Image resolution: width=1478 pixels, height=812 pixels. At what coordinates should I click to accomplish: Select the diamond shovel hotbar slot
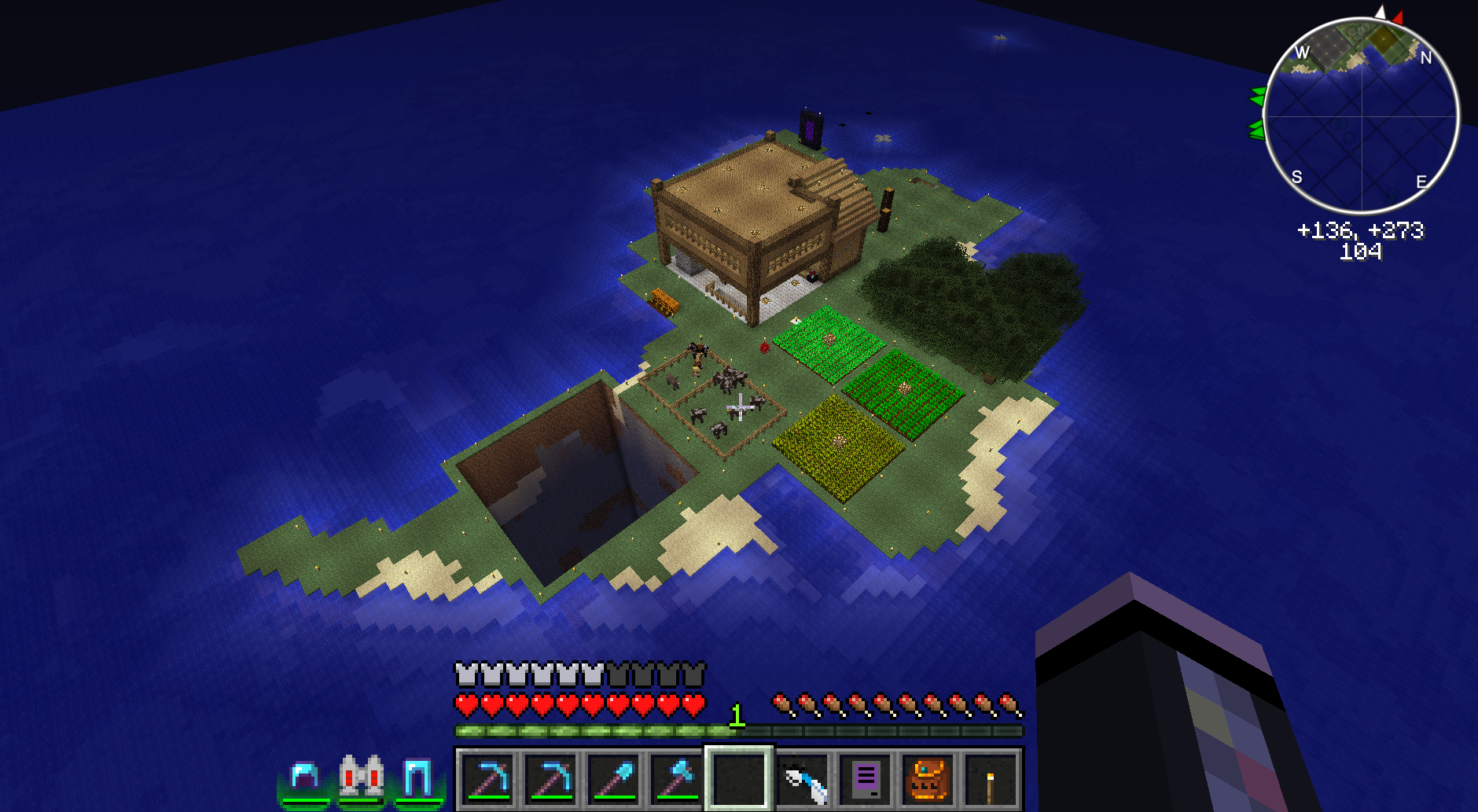tap(614, 779)
